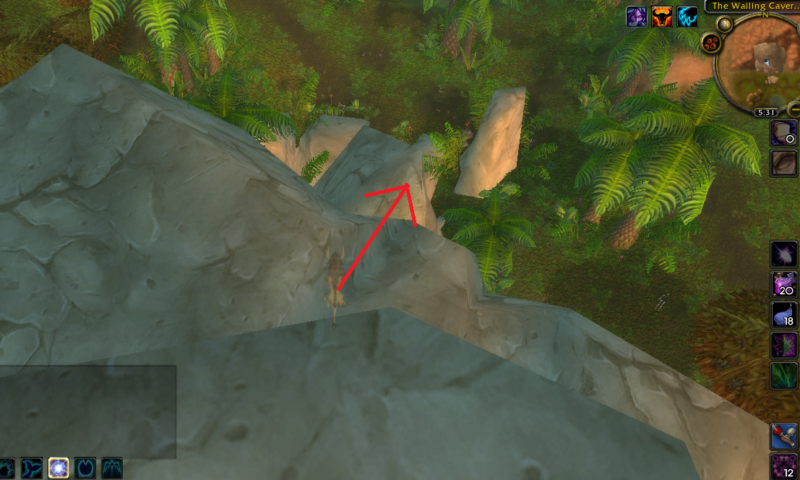Screen dimensions: 800x480
Task: Activate the hoof print travel form
Action: click(x=85, y=468)
